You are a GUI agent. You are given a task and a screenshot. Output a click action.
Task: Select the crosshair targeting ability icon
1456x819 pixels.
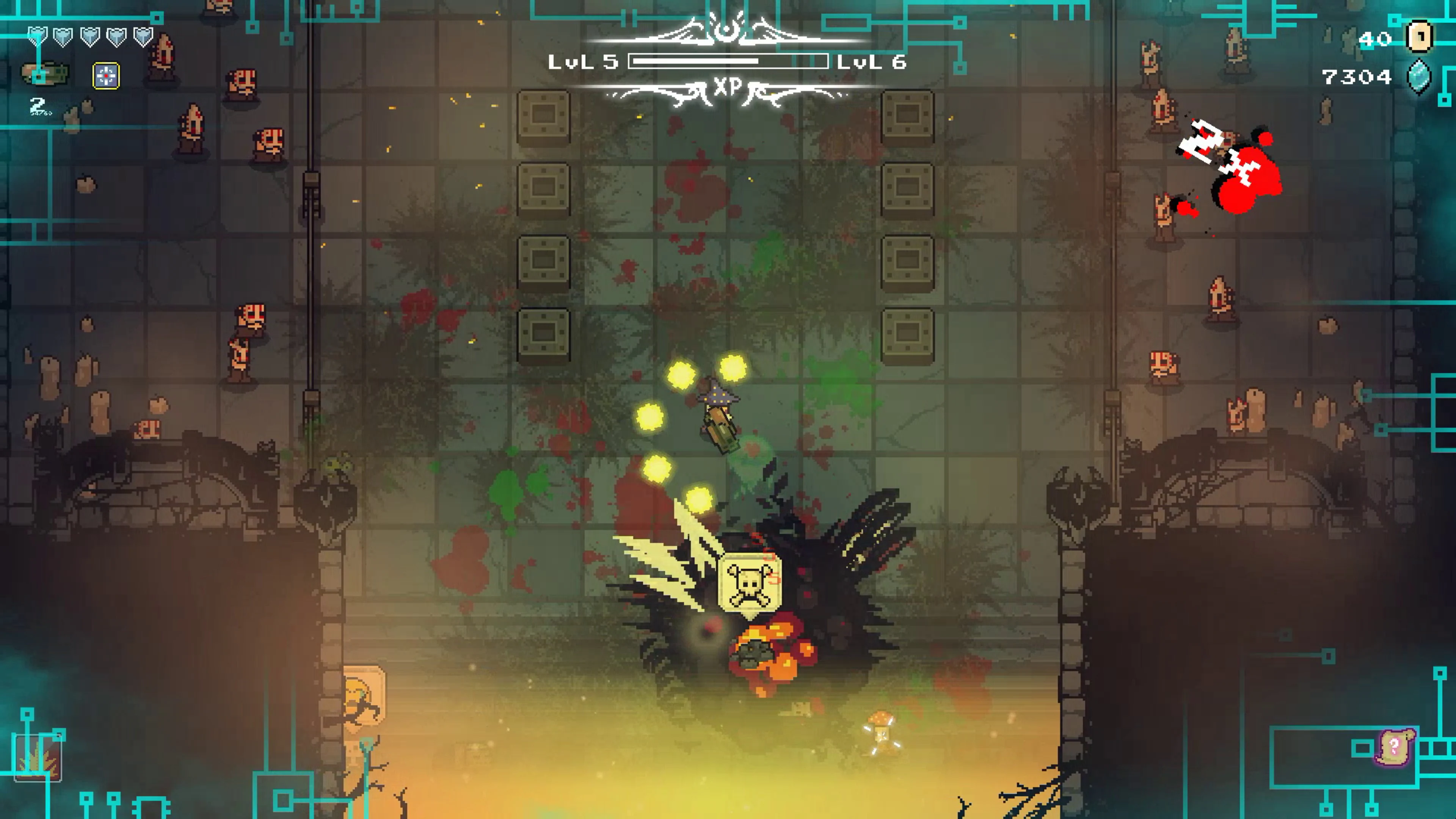point(106,75)
